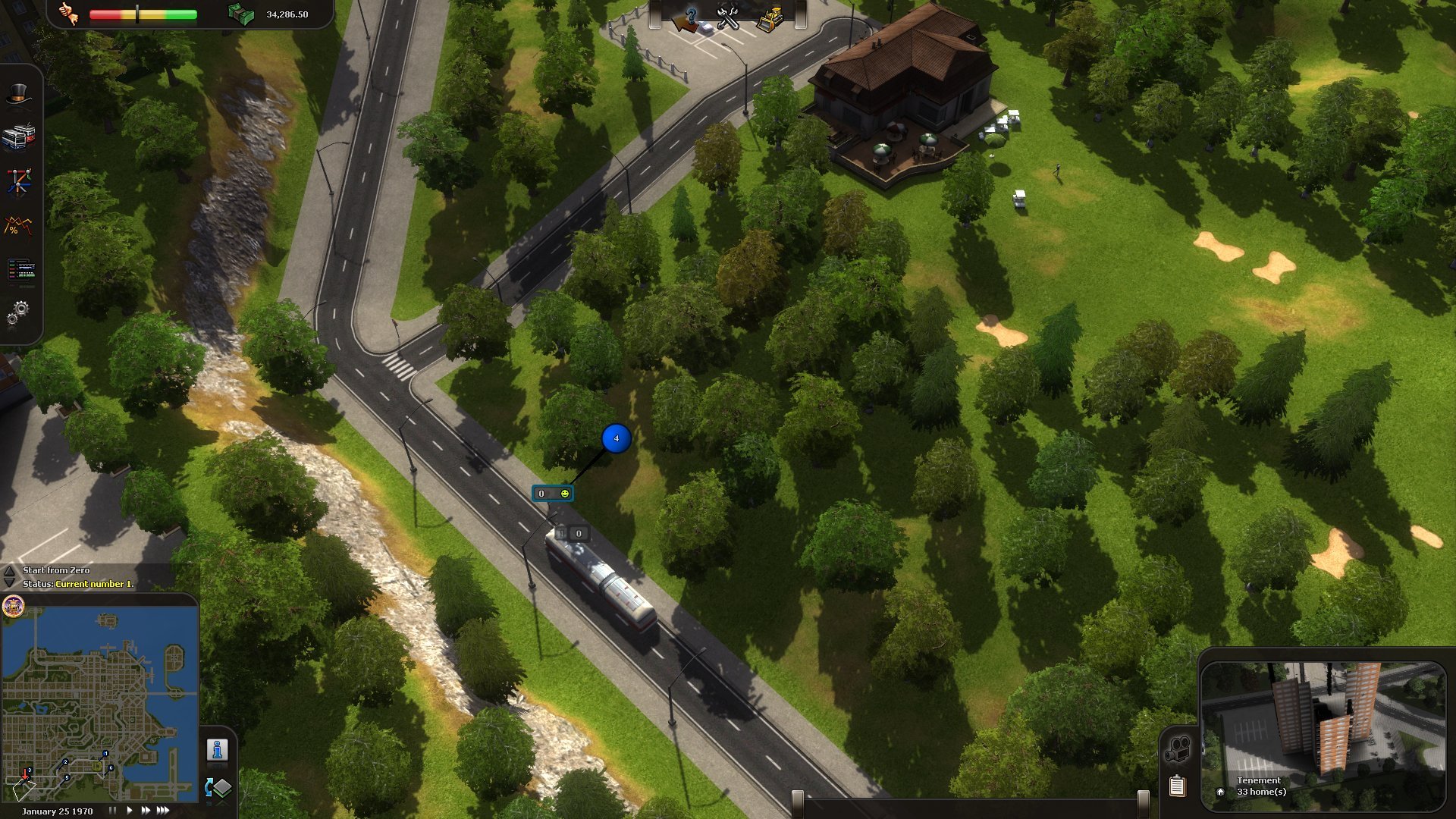The width and height of the screenshot is (1456, 819).
Task: Activate the yellow bulldozer tool
Action: (x=770, y=18)
